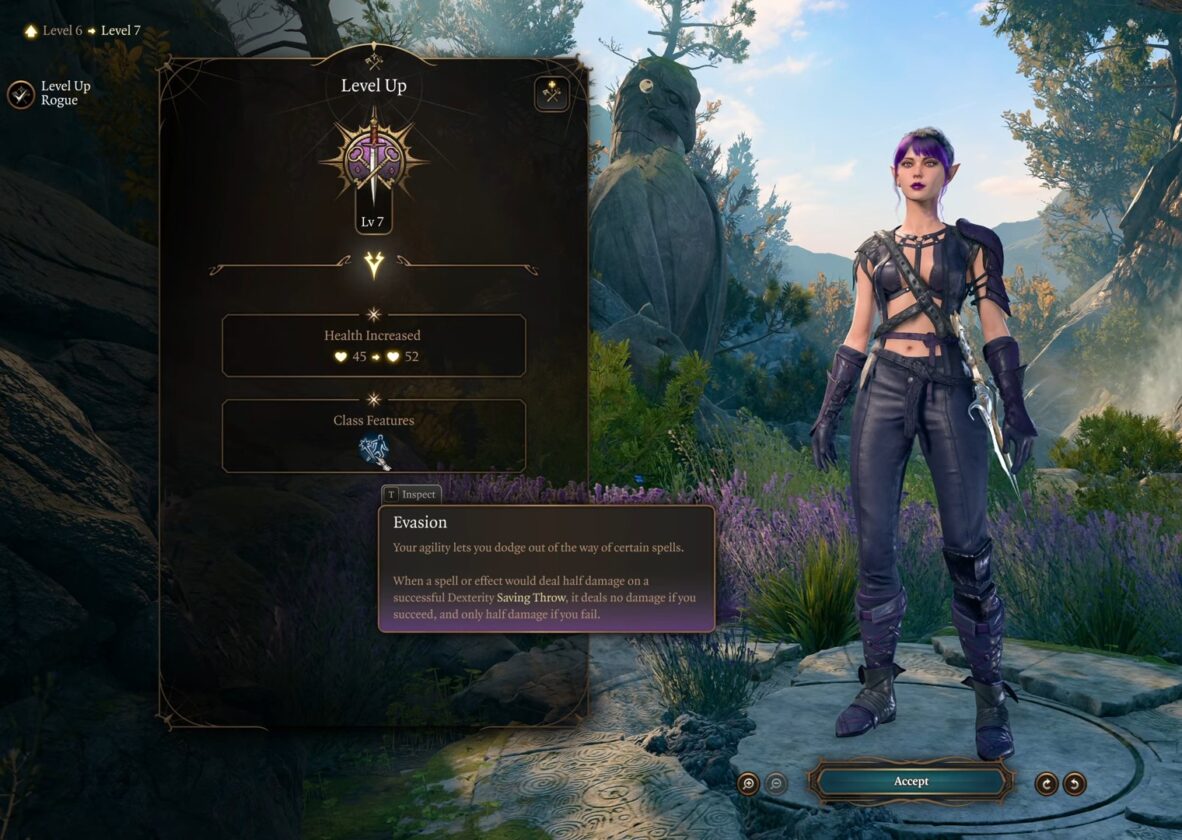The height and width of the screenshot is (840, 1182).
Task: Undo the last level-up change
Action: 1075,783
